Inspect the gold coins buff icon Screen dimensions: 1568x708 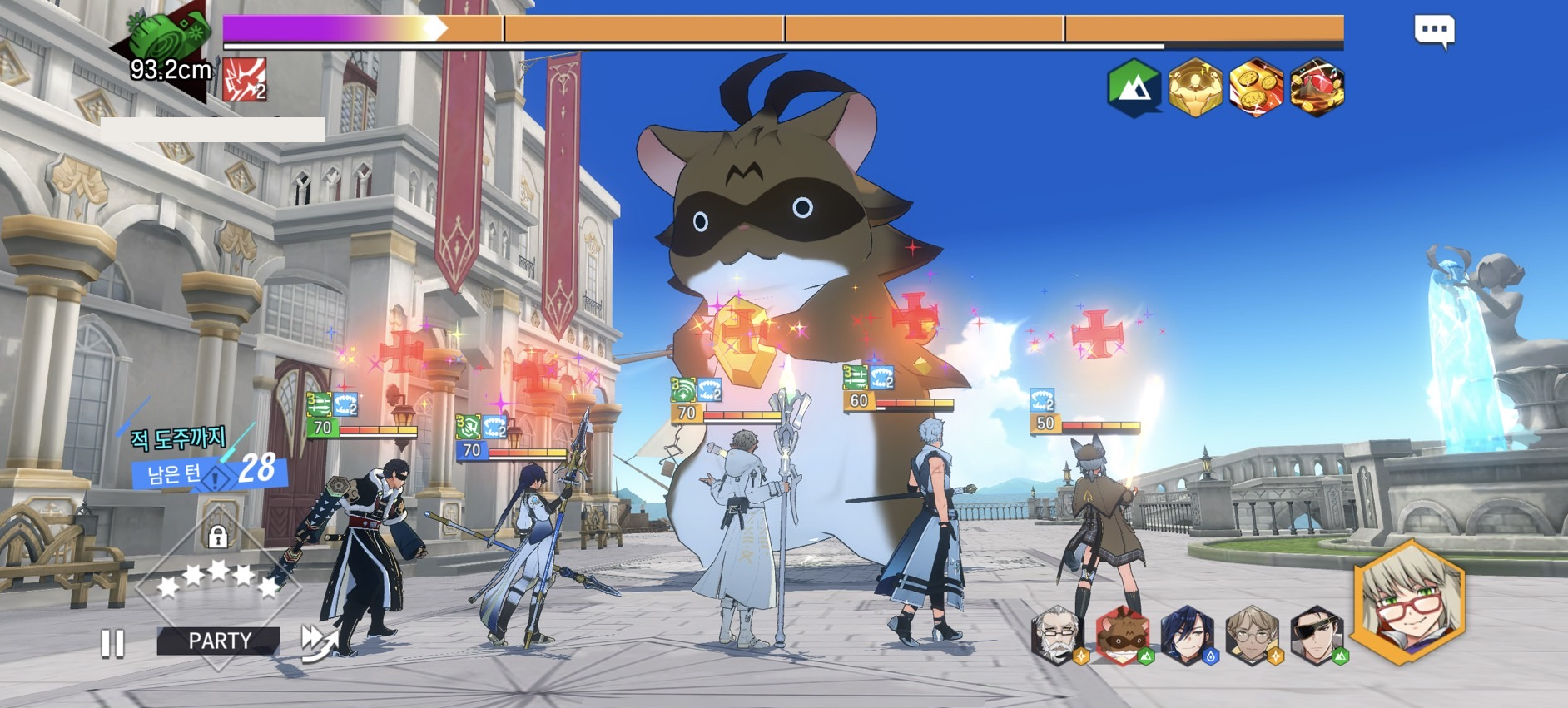pyautogui.click(x=1256, y=87)
